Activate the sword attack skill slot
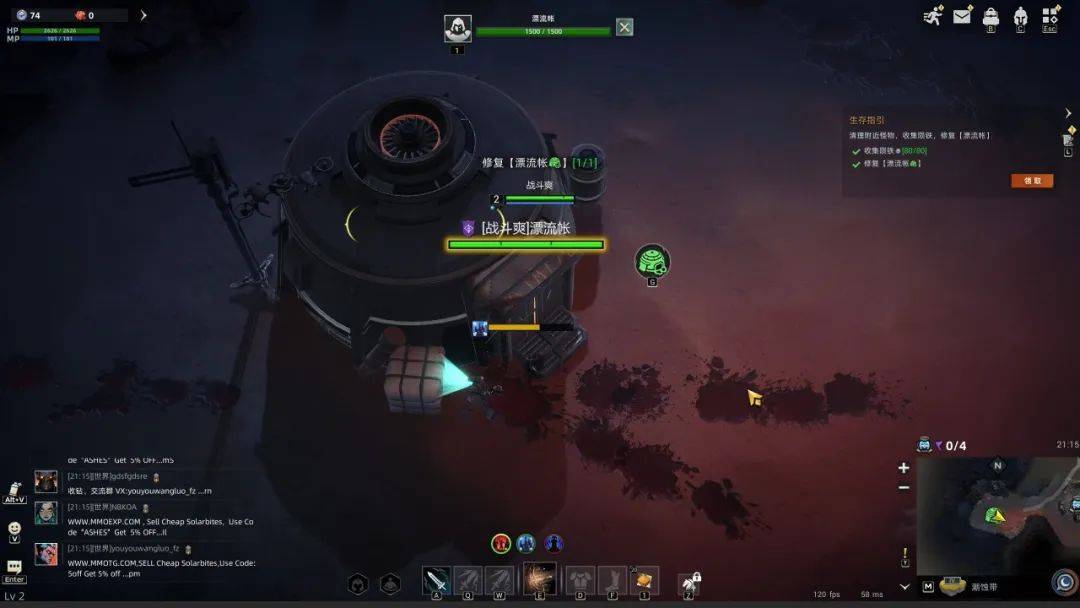The width and height of the screenshot is (1080, 608). coord(436,580)
